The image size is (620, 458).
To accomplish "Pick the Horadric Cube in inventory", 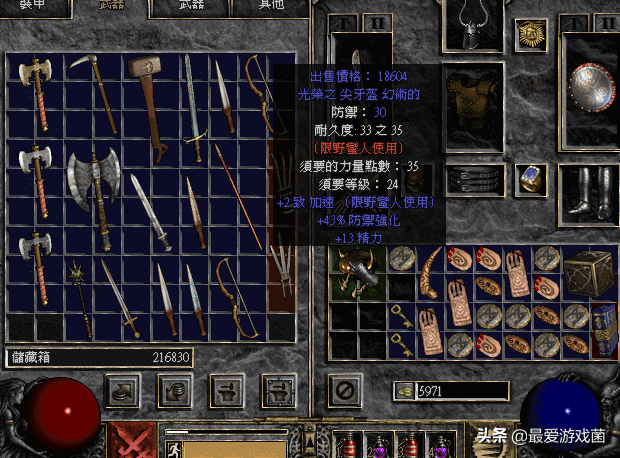I will 585,270.
